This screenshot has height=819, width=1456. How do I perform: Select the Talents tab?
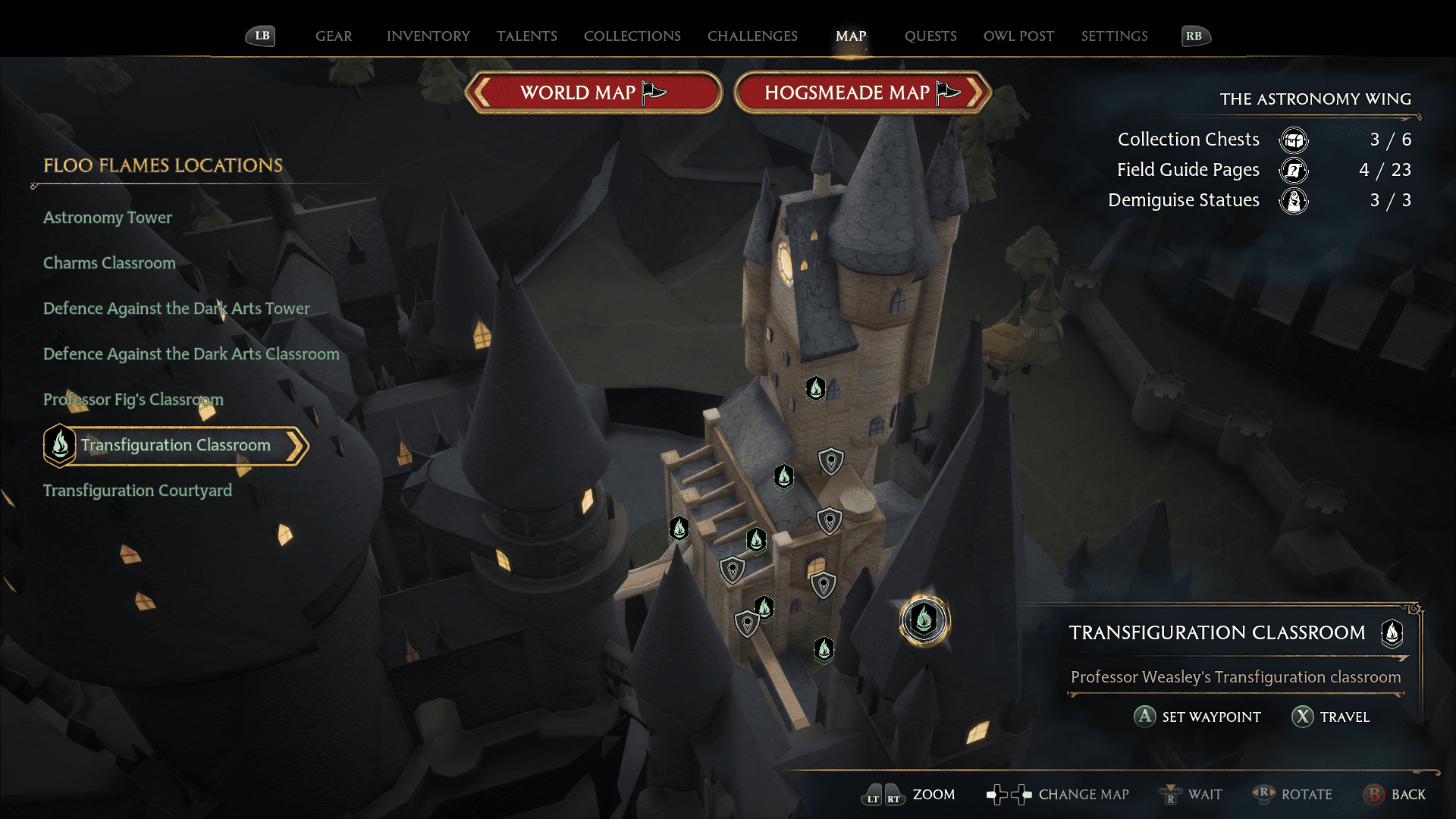pyautogui.click(x=526, y=36)
